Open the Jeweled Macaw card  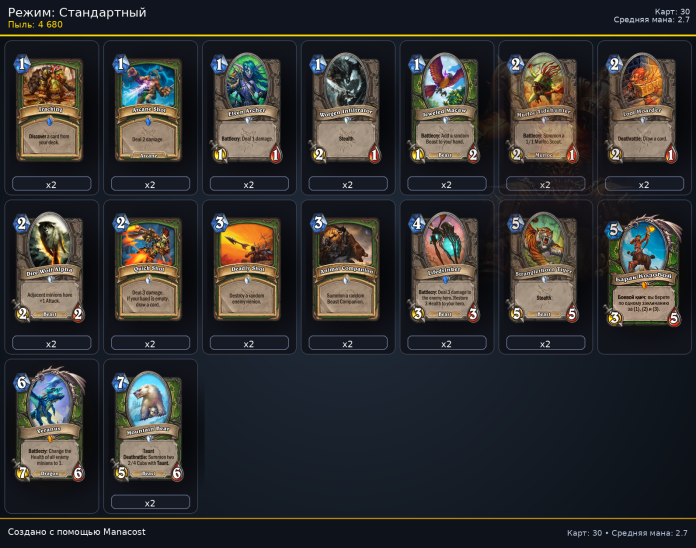point(447,108)
